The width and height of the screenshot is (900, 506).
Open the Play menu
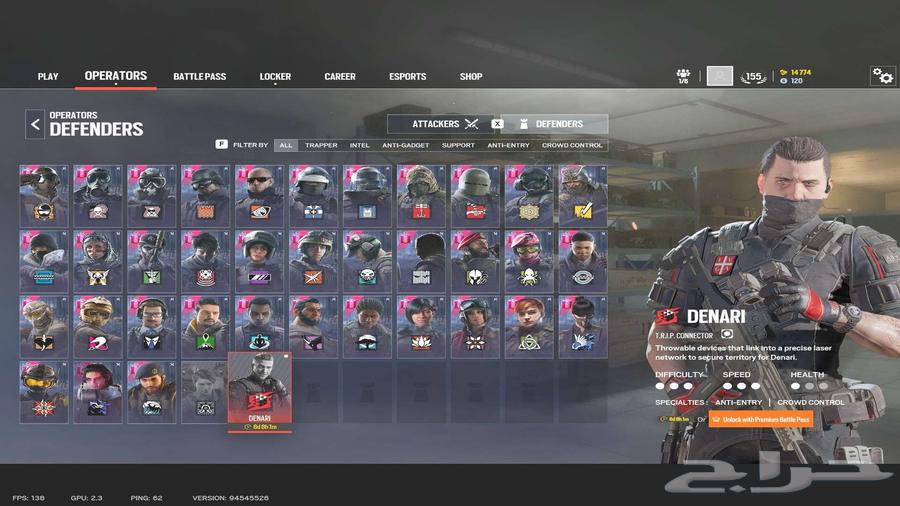[x=48, y=77]
